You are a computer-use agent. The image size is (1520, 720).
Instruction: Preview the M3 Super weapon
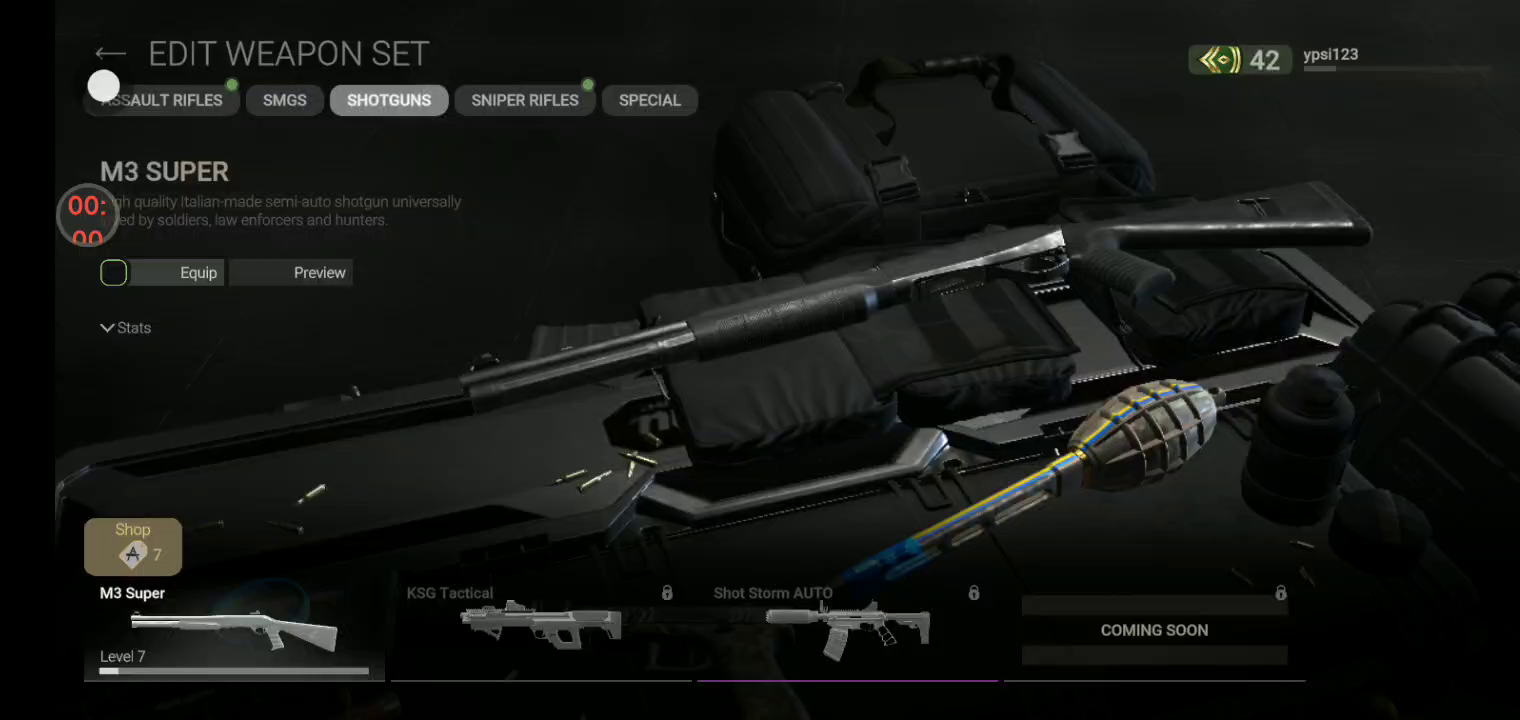point(291,273)
